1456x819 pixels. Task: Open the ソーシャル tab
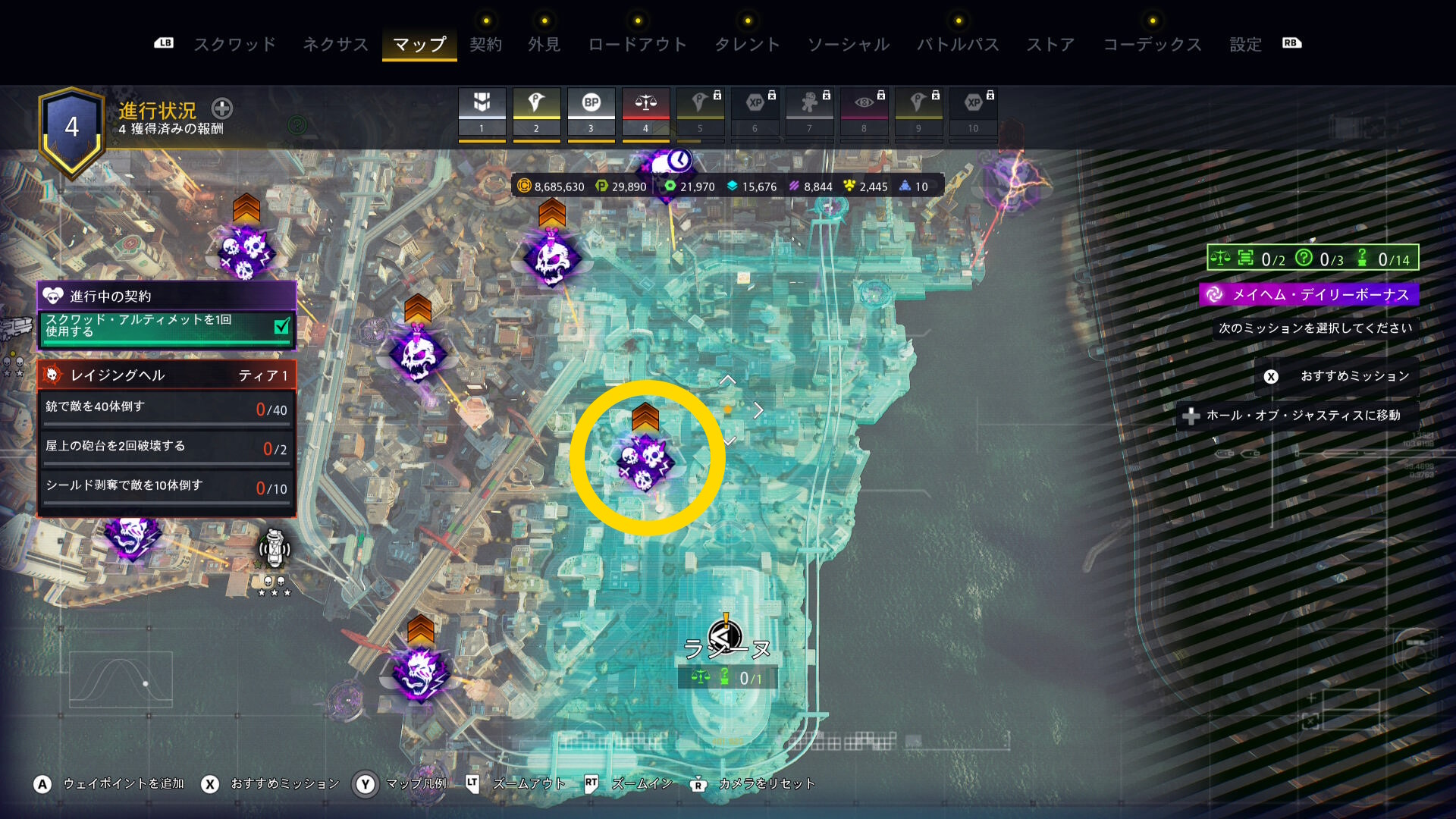point(848,44)
